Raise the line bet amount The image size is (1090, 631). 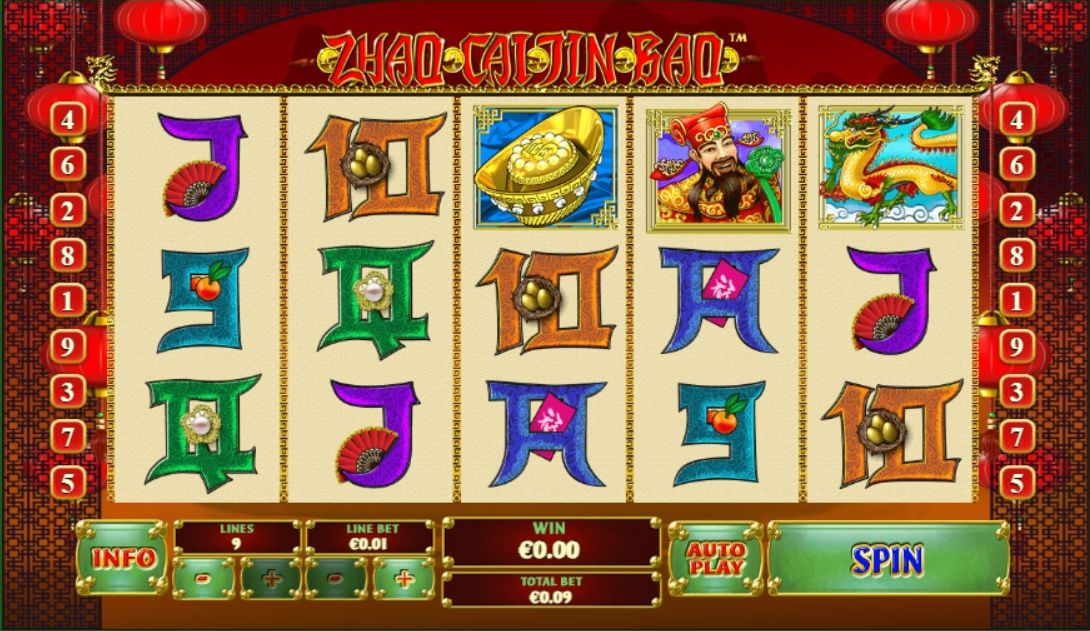(x=404, y=578)
